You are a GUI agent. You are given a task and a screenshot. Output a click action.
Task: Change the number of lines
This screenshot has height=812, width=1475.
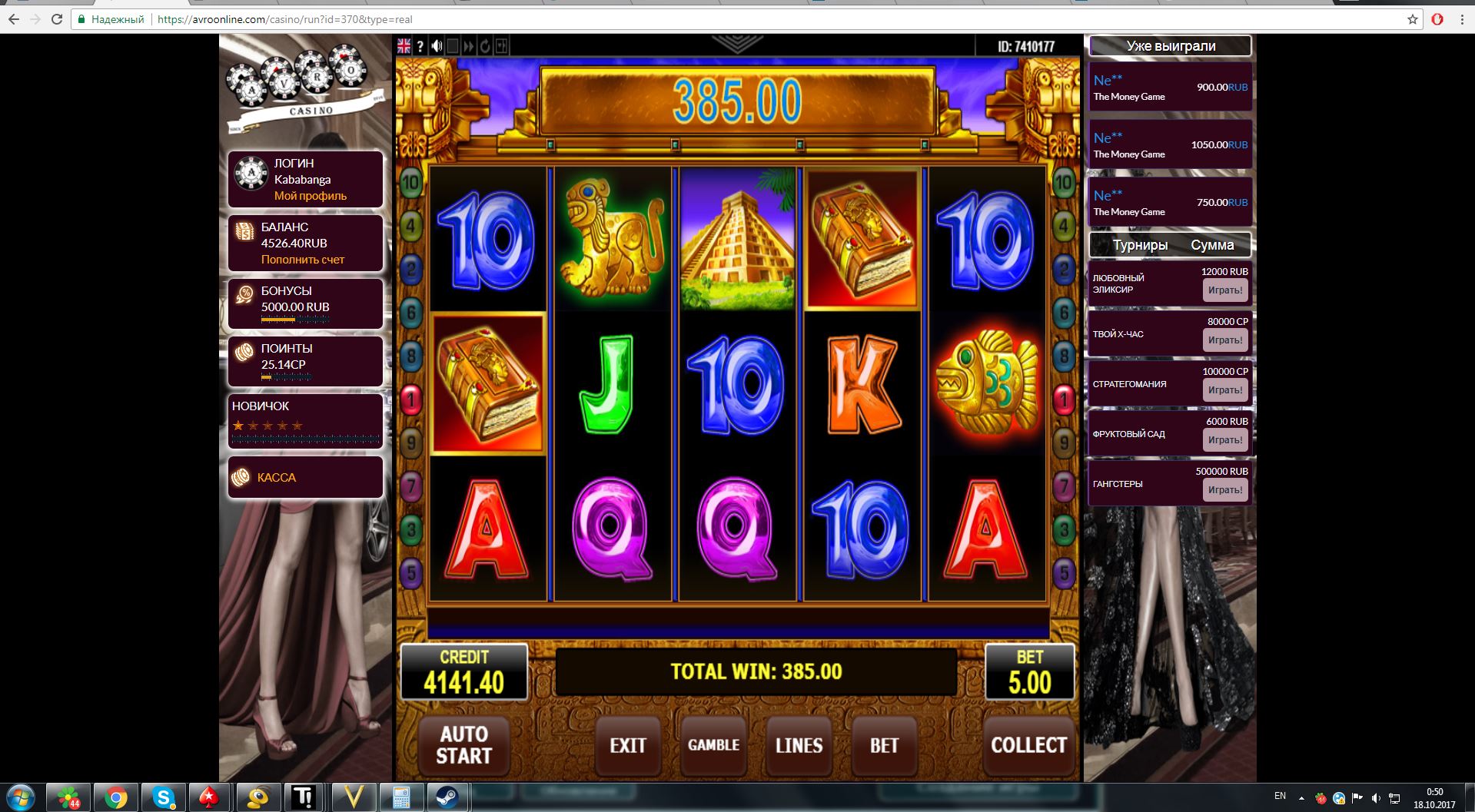coord(799,745)
